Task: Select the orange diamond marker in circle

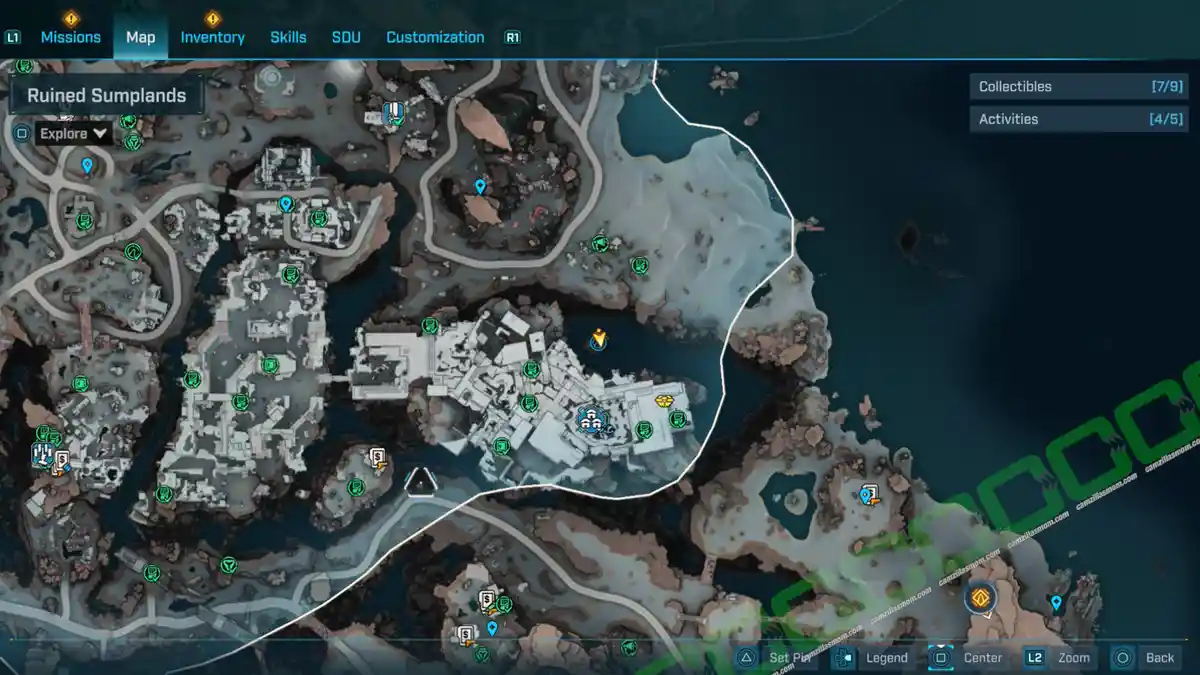Action: (981, 598)
